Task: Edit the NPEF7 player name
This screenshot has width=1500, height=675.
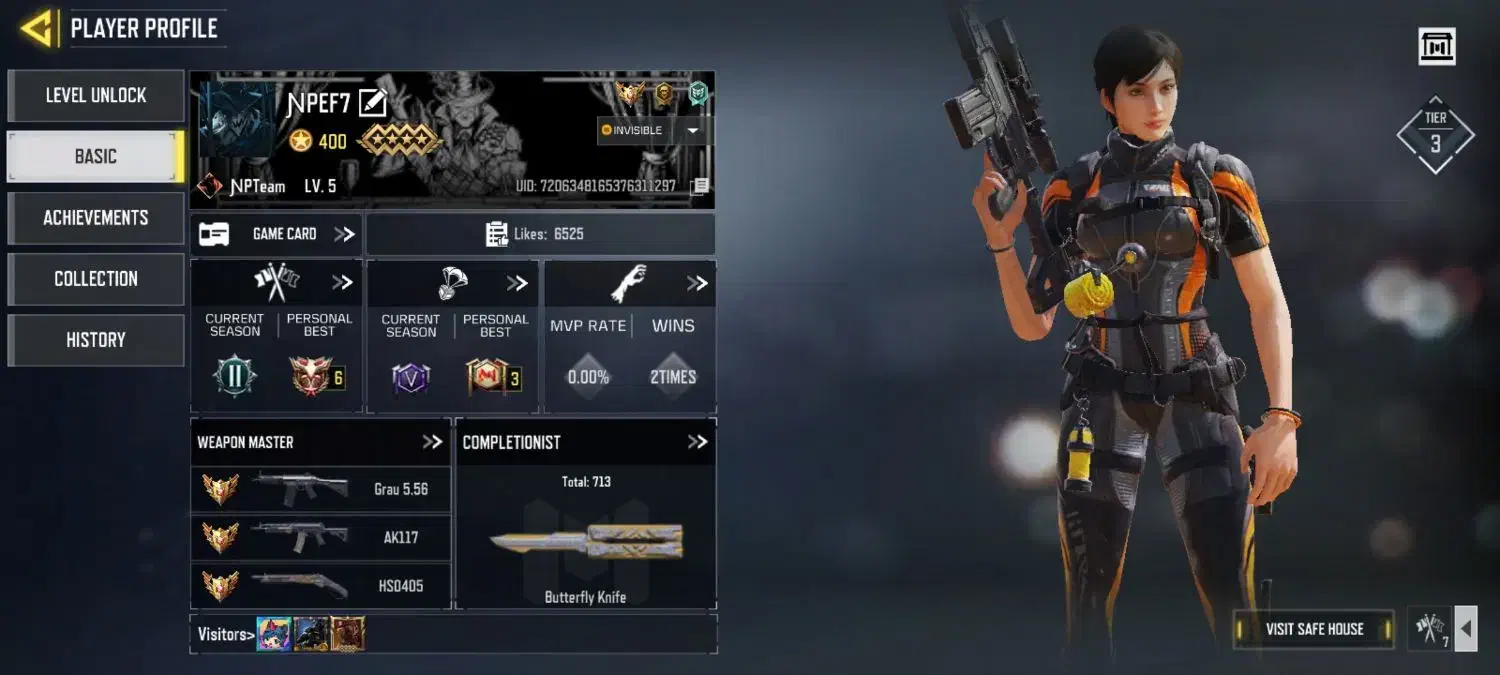Action: coord(372,103)
